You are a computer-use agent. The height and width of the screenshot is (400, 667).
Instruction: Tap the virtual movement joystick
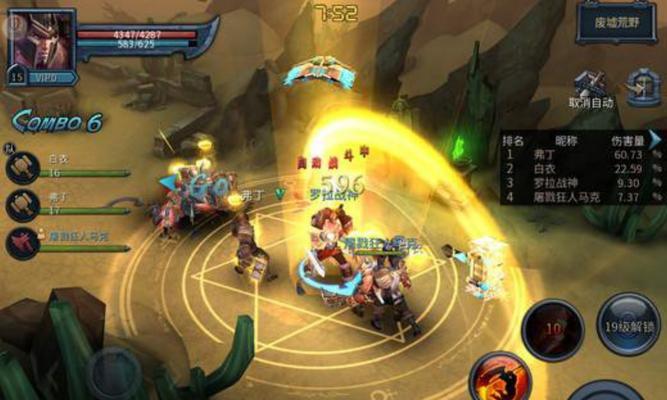[x=114, y=372]
